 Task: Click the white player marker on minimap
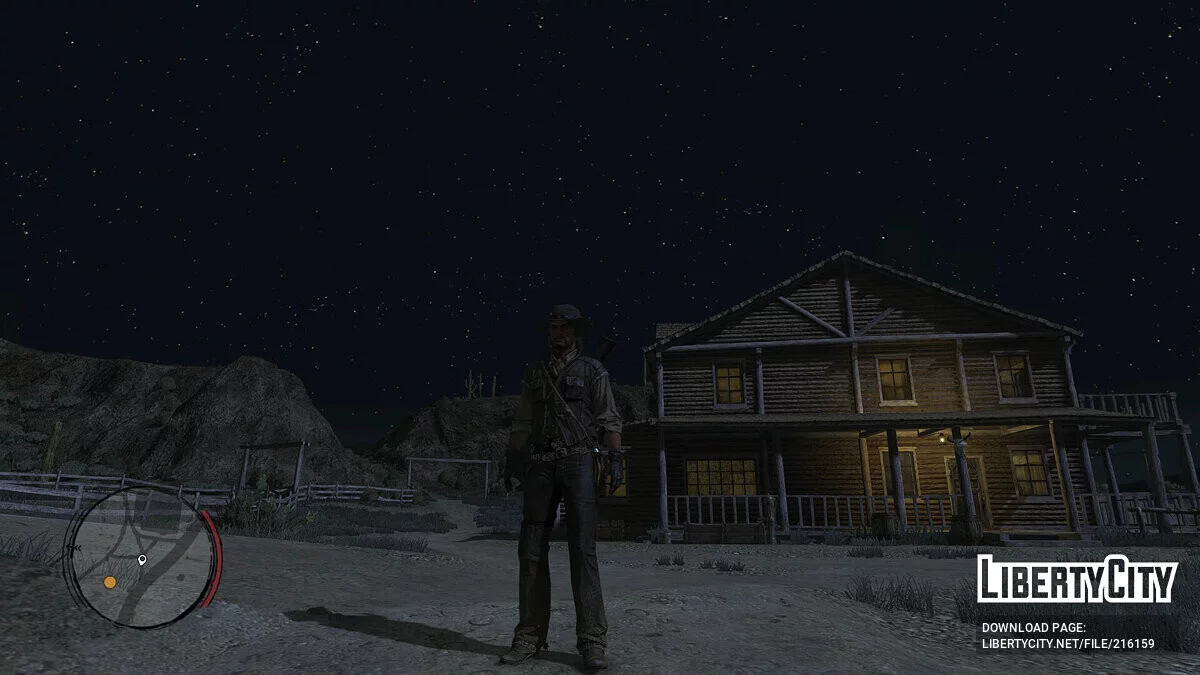142,560
